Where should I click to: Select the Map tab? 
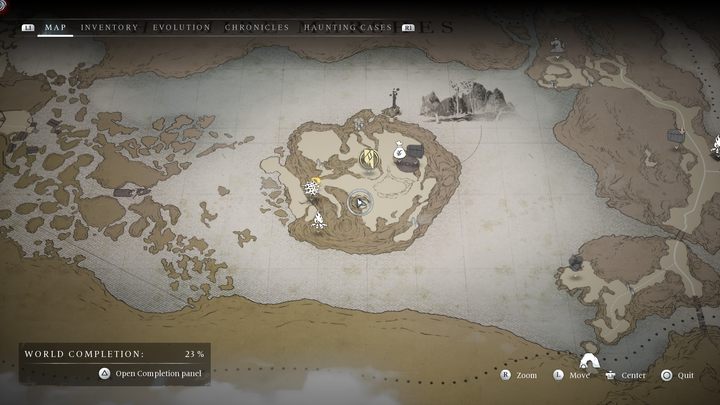pos(55,27)
